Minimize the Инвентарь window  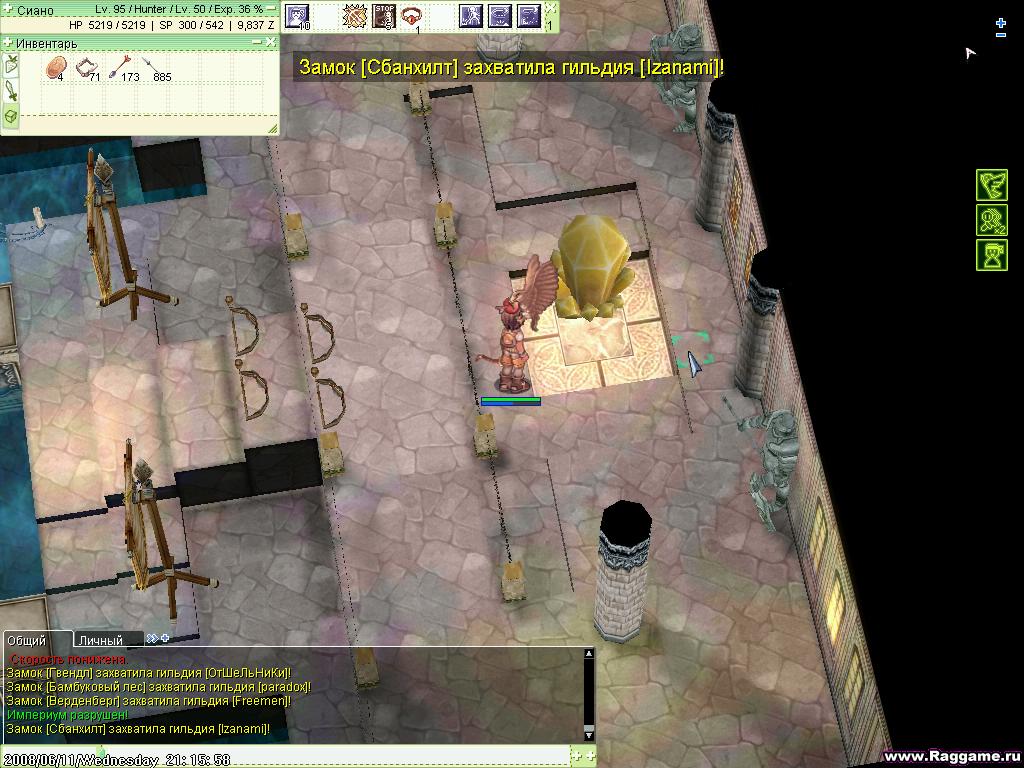click(257, 42)
